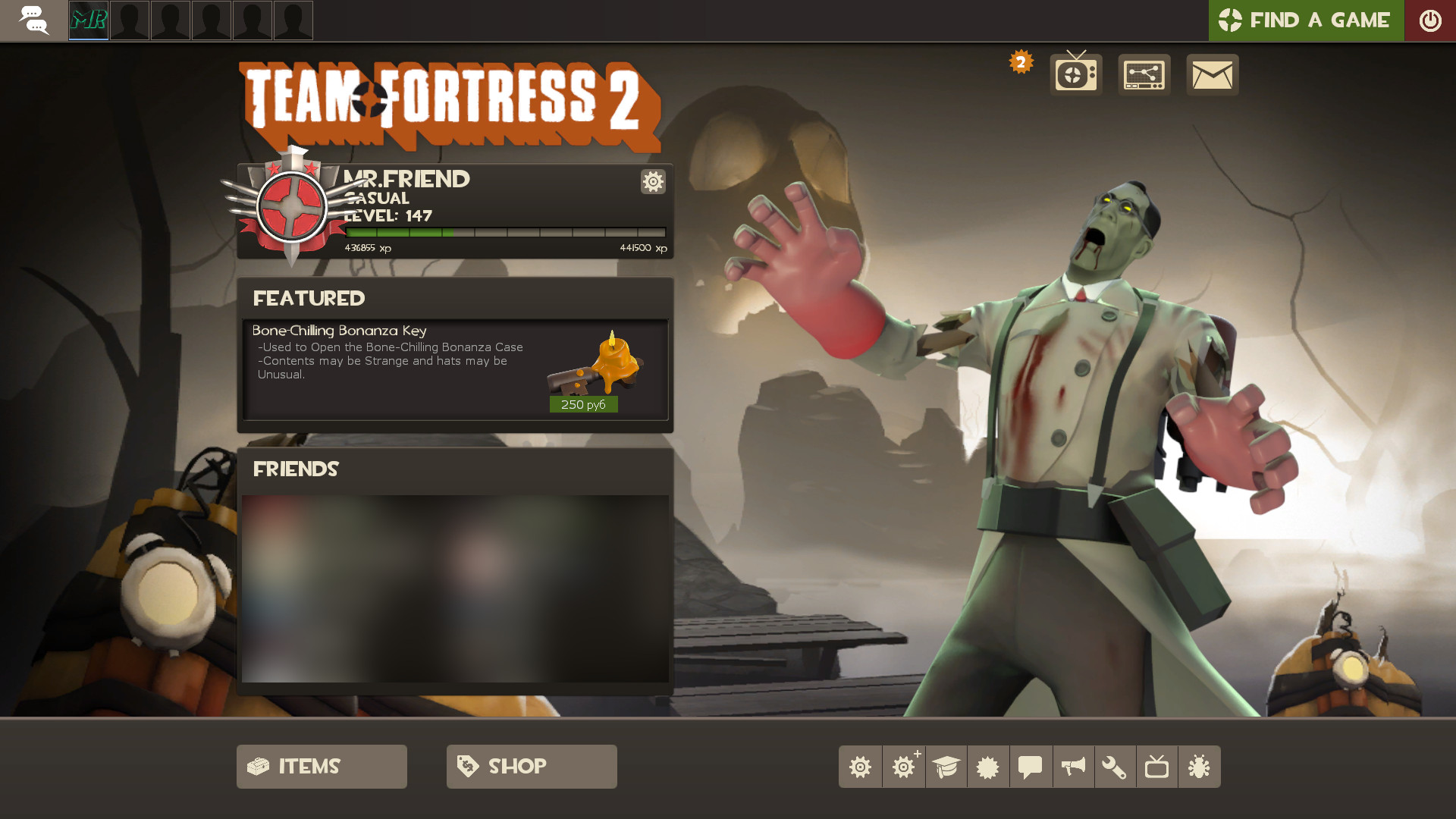The width and height of the screenshot is (1456, 819).
Task: View achievements with the starburst icon
Action: [988, 766]
